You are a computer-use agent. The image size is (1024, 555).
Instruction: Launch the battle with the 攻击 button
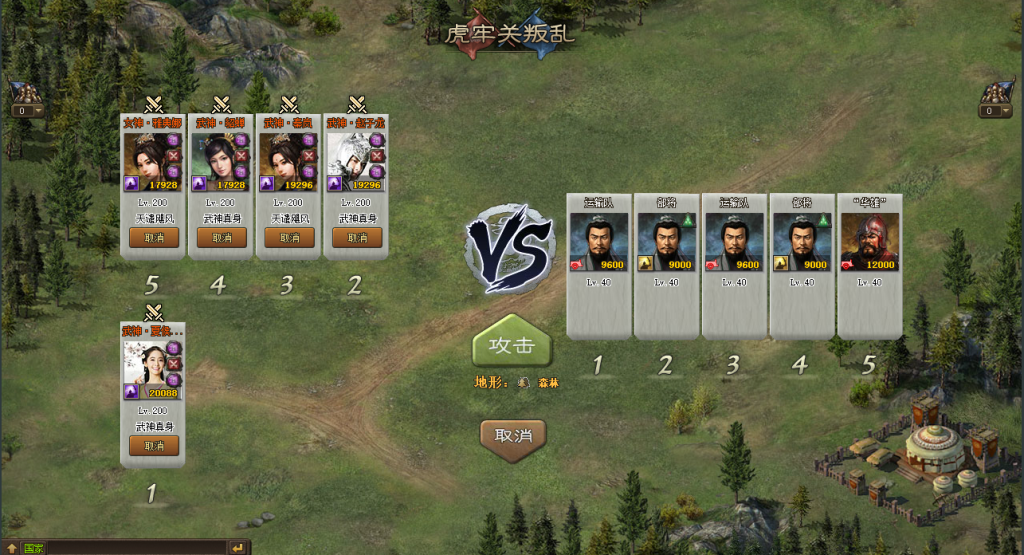511,347
